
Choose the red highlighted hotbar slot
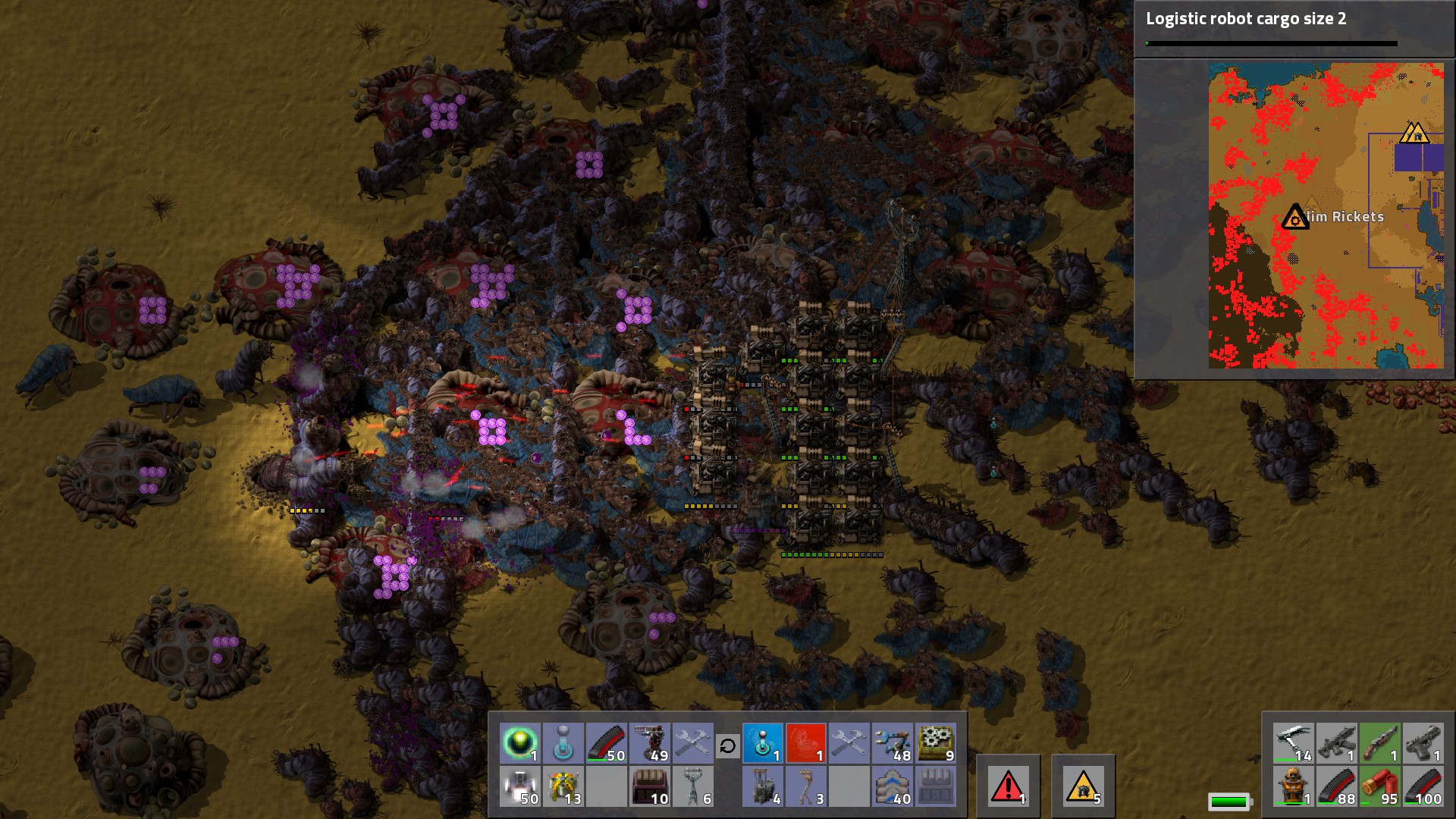point(805,743)
